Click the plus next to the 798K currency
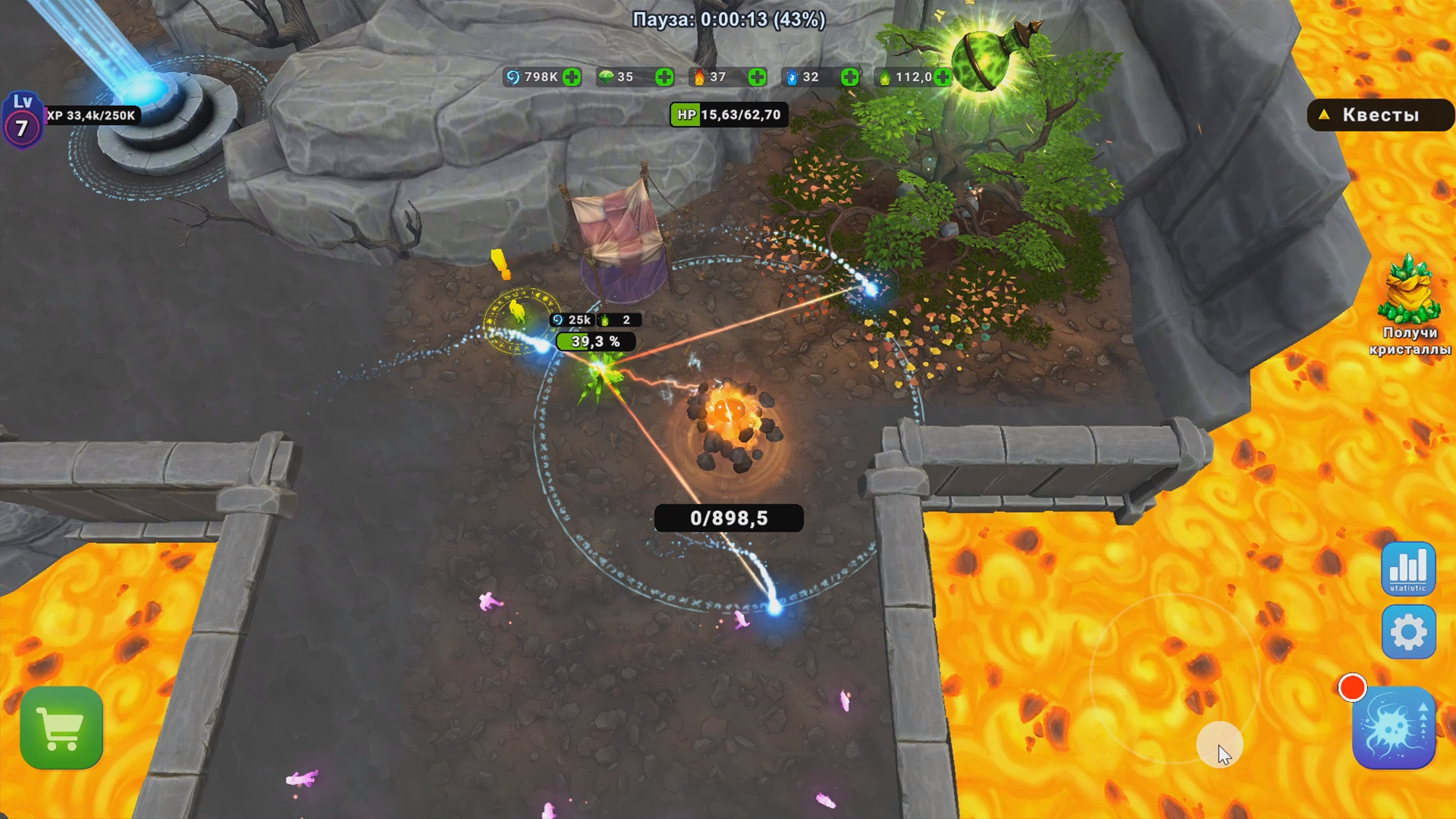This screenshot has width=1456, height=819. [x=573, y=77]
